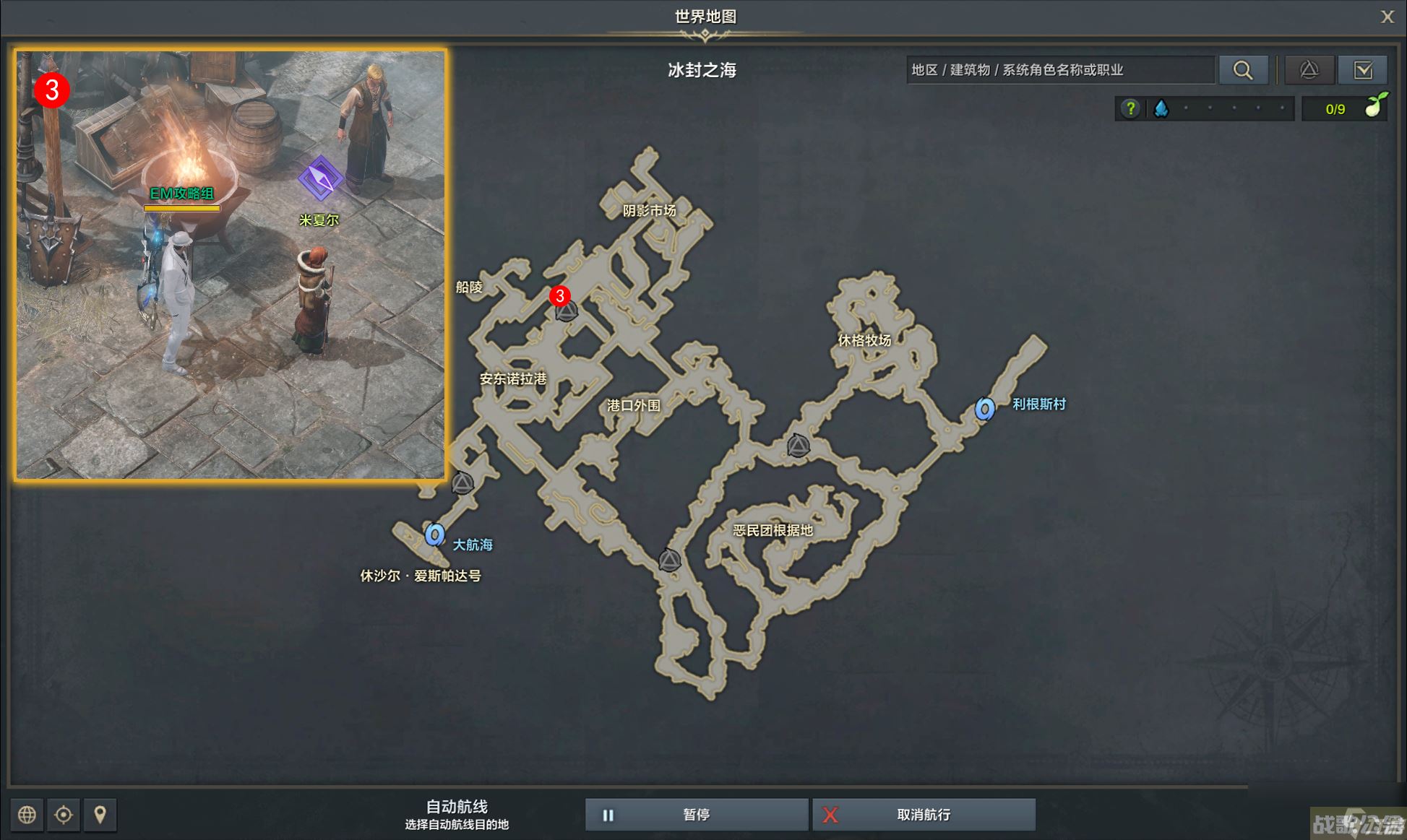This screenshot has width=1407, height=840.
Task: Select the map pin button
Action: coord(100,815)
